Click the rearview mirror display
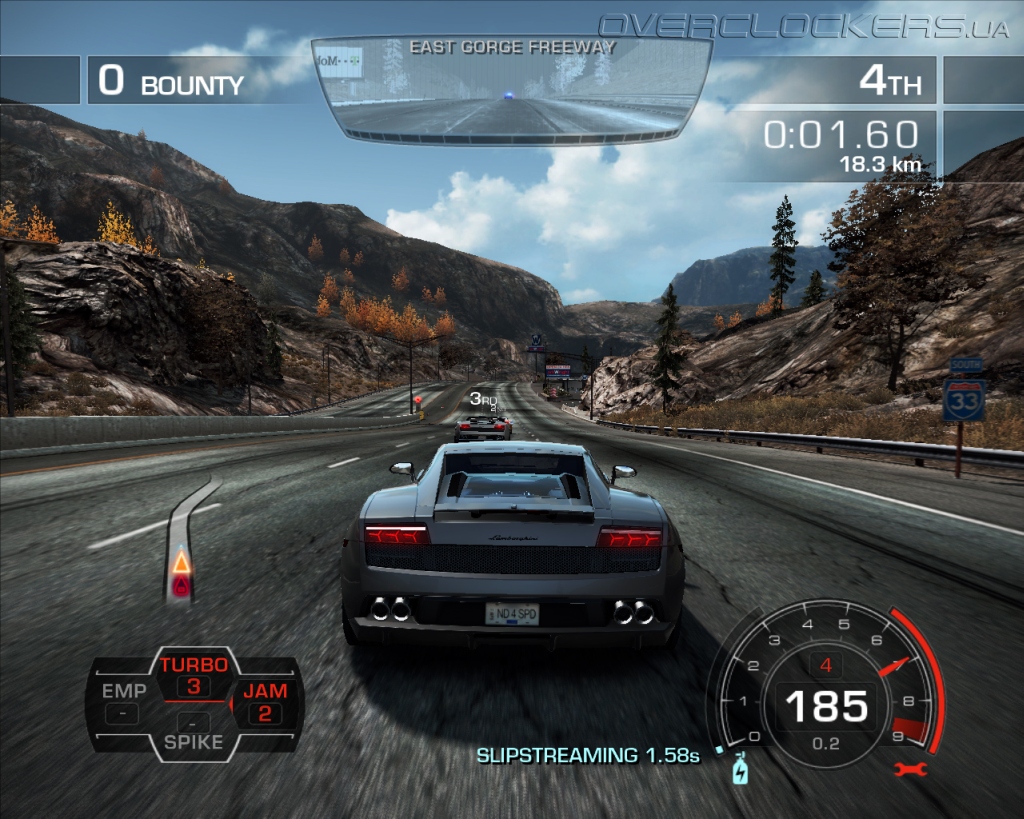This screenshot has width=1024, height=819. [x=511, y=88]
